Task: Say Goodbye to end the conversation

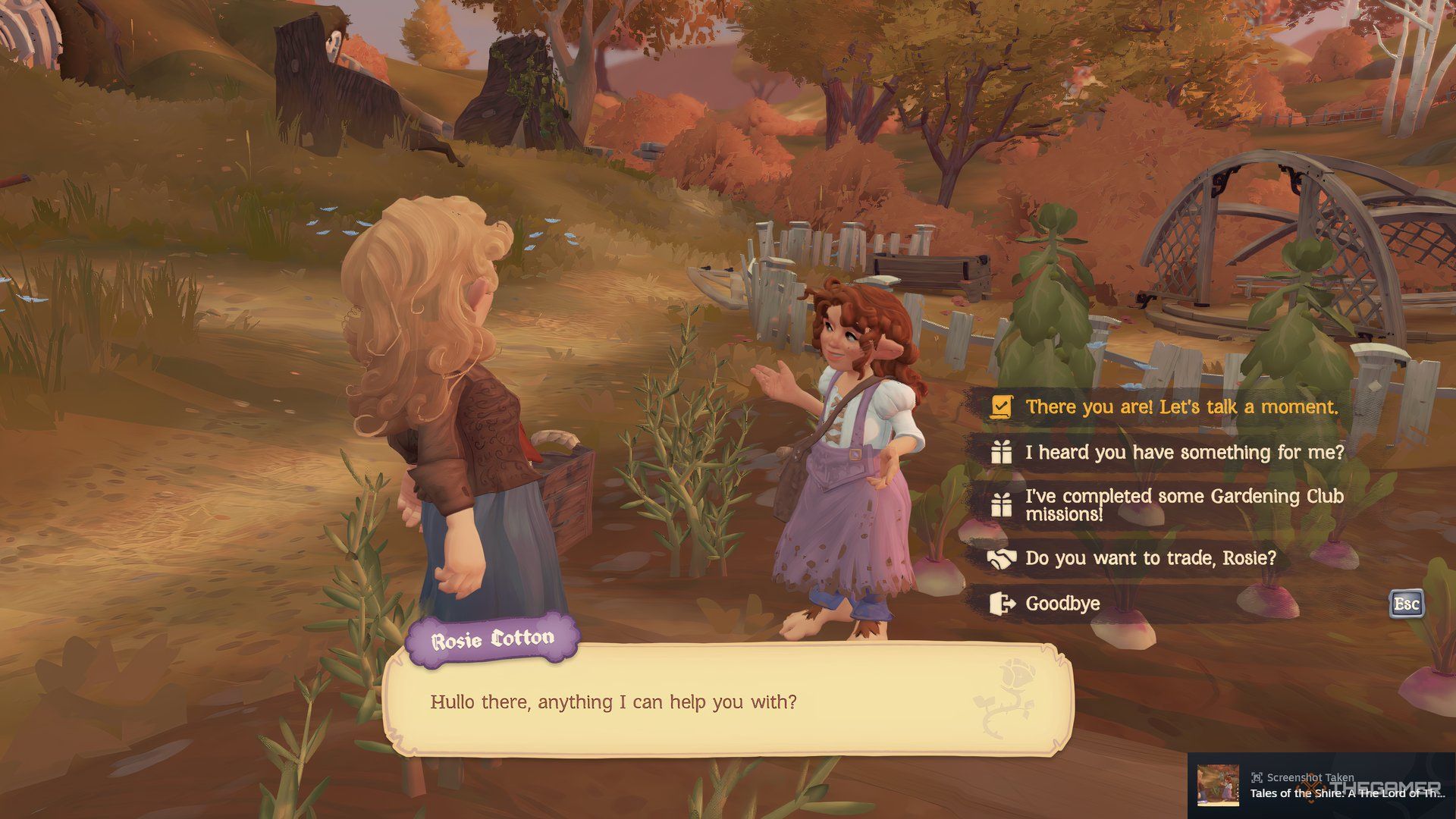Action: pos(1062,604)
